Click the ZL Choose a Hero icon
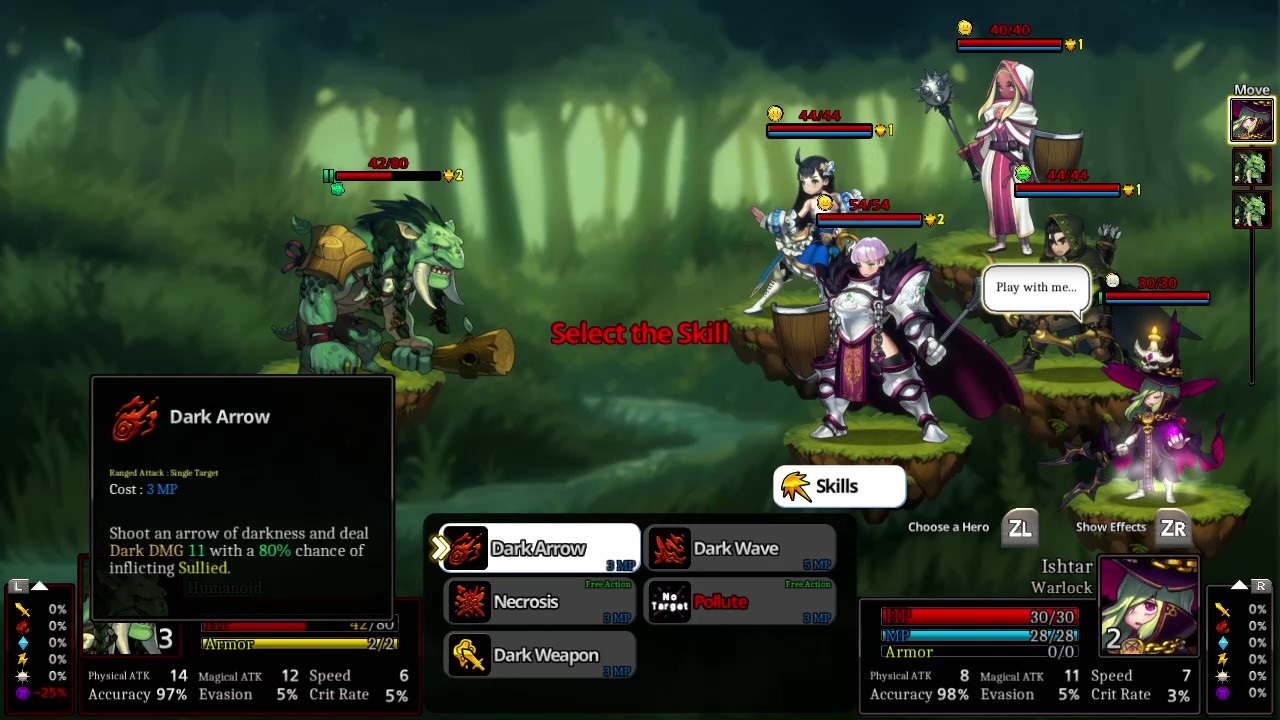This screenshot has height=720, width=1280. click(x=1020, y=527)
